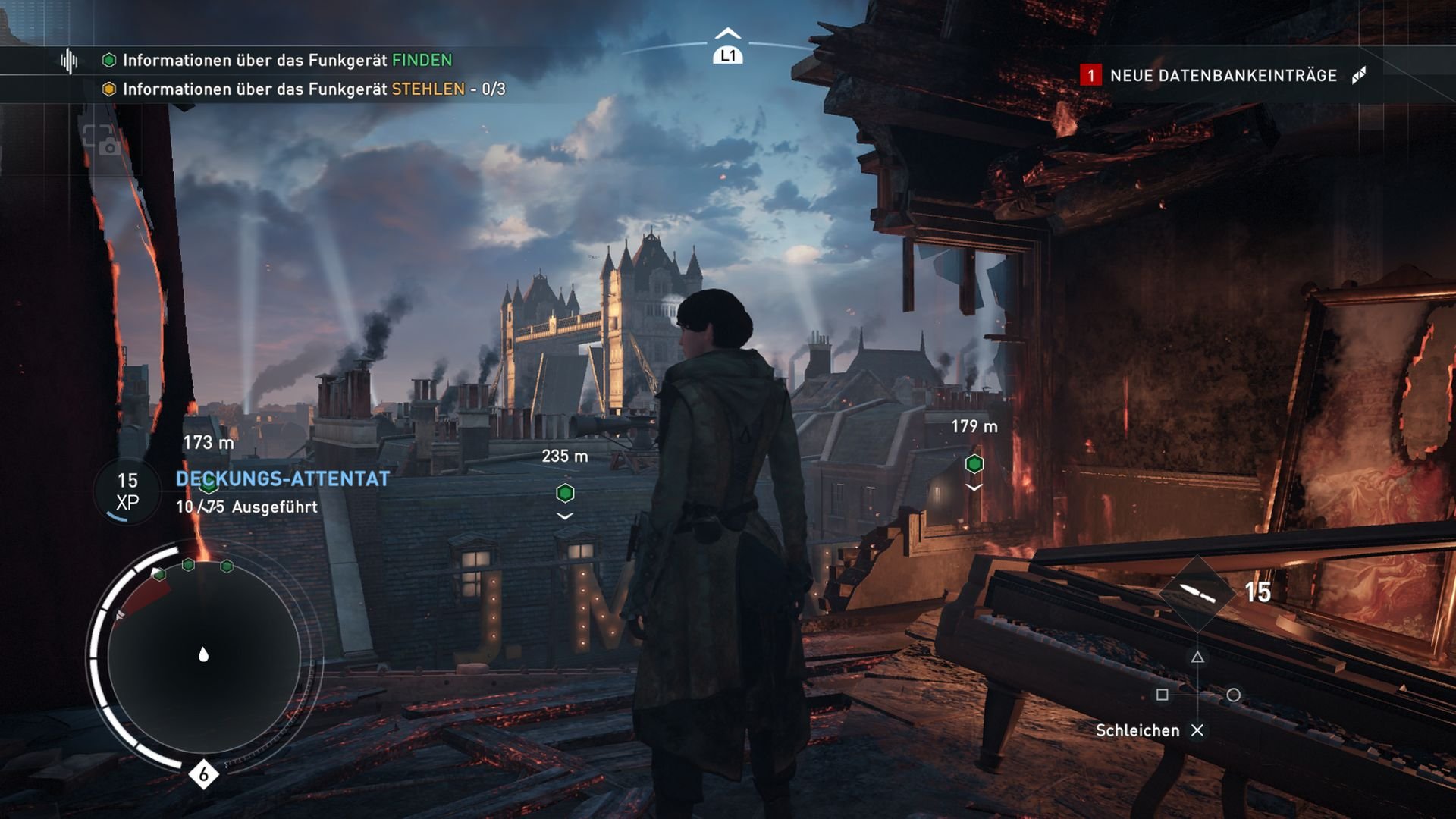Toggle Schleichen with the X prompt
This screenshot has height=819, width=1456.
[1198, 730]
